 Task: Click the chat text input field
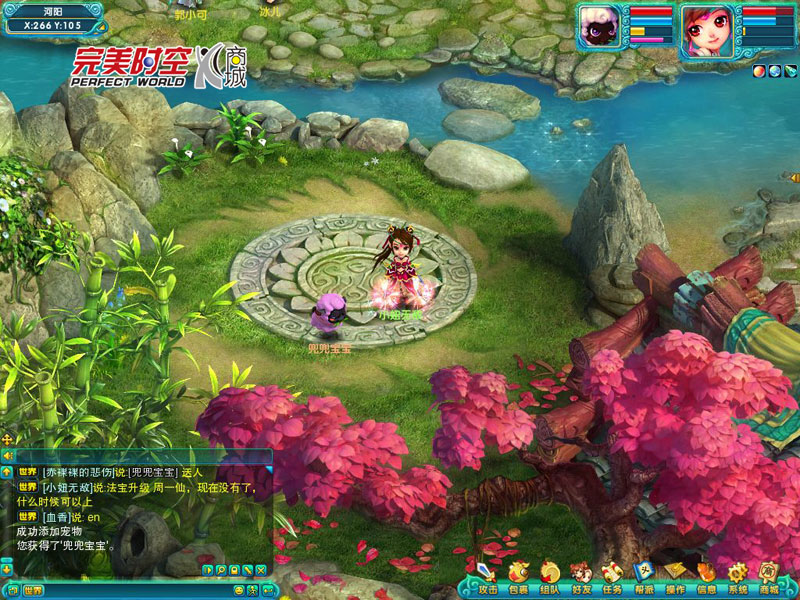(150, 590)
